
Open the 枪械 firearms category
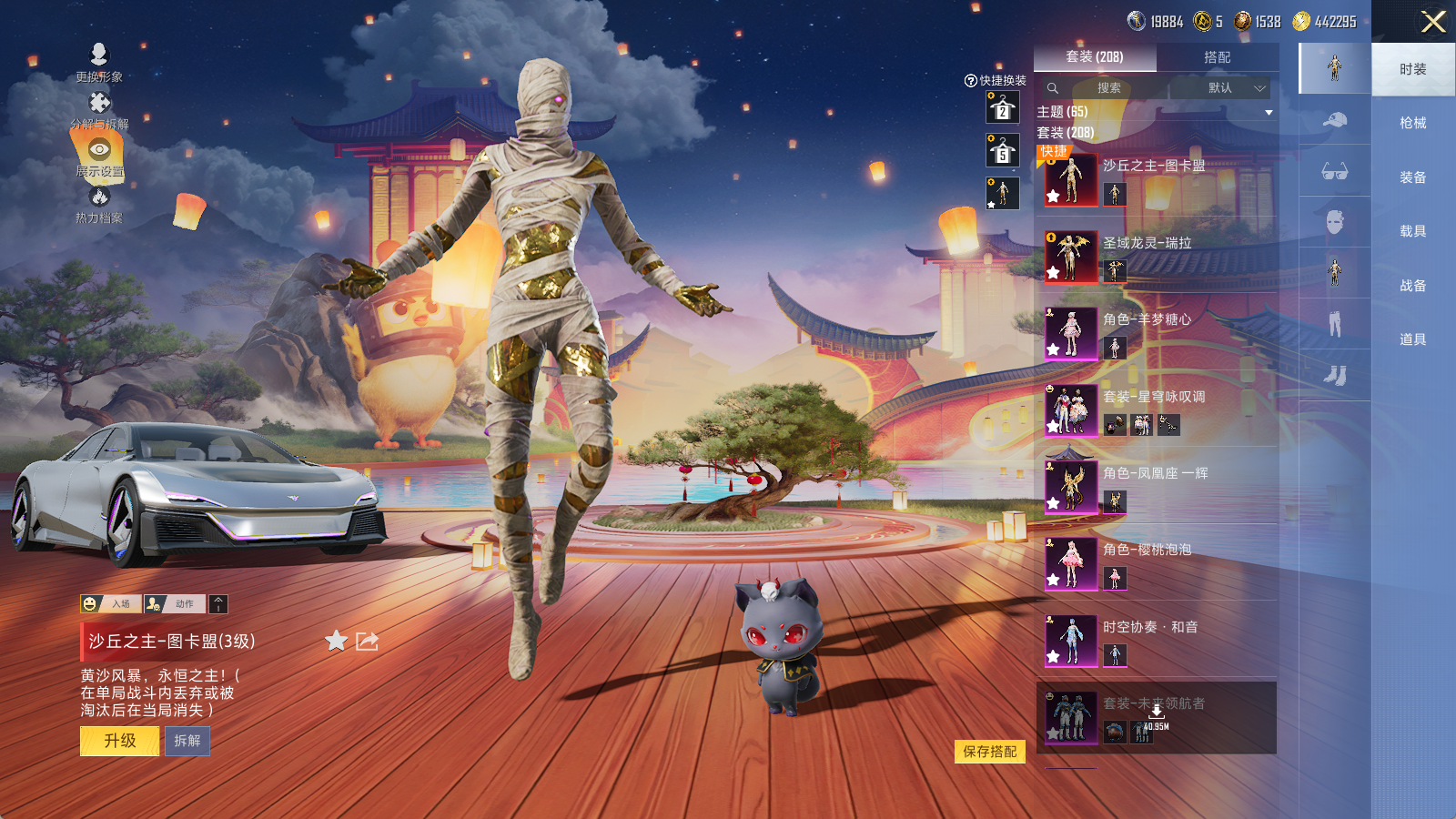(x=1412, y=123)
